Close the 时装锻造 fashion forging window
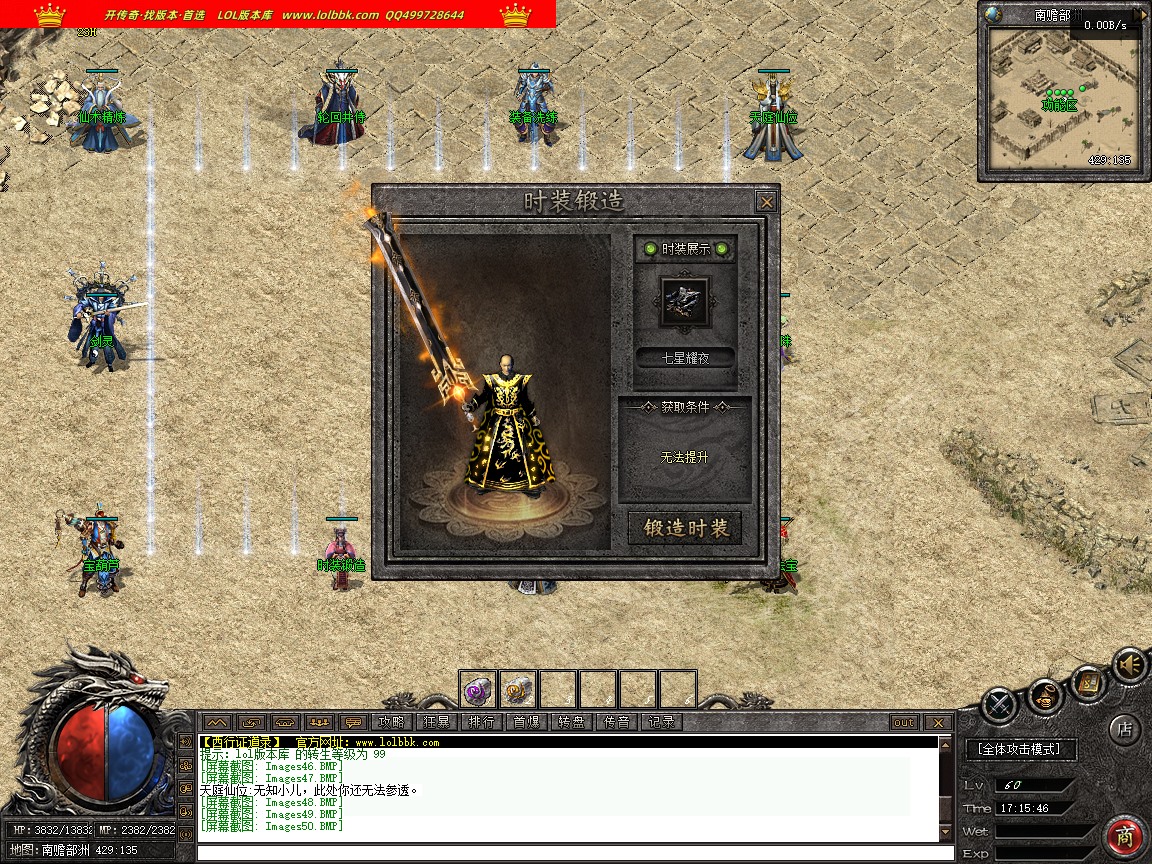Image resolution: width=1152 pixels, height=864 pixels. pos(766,201)
